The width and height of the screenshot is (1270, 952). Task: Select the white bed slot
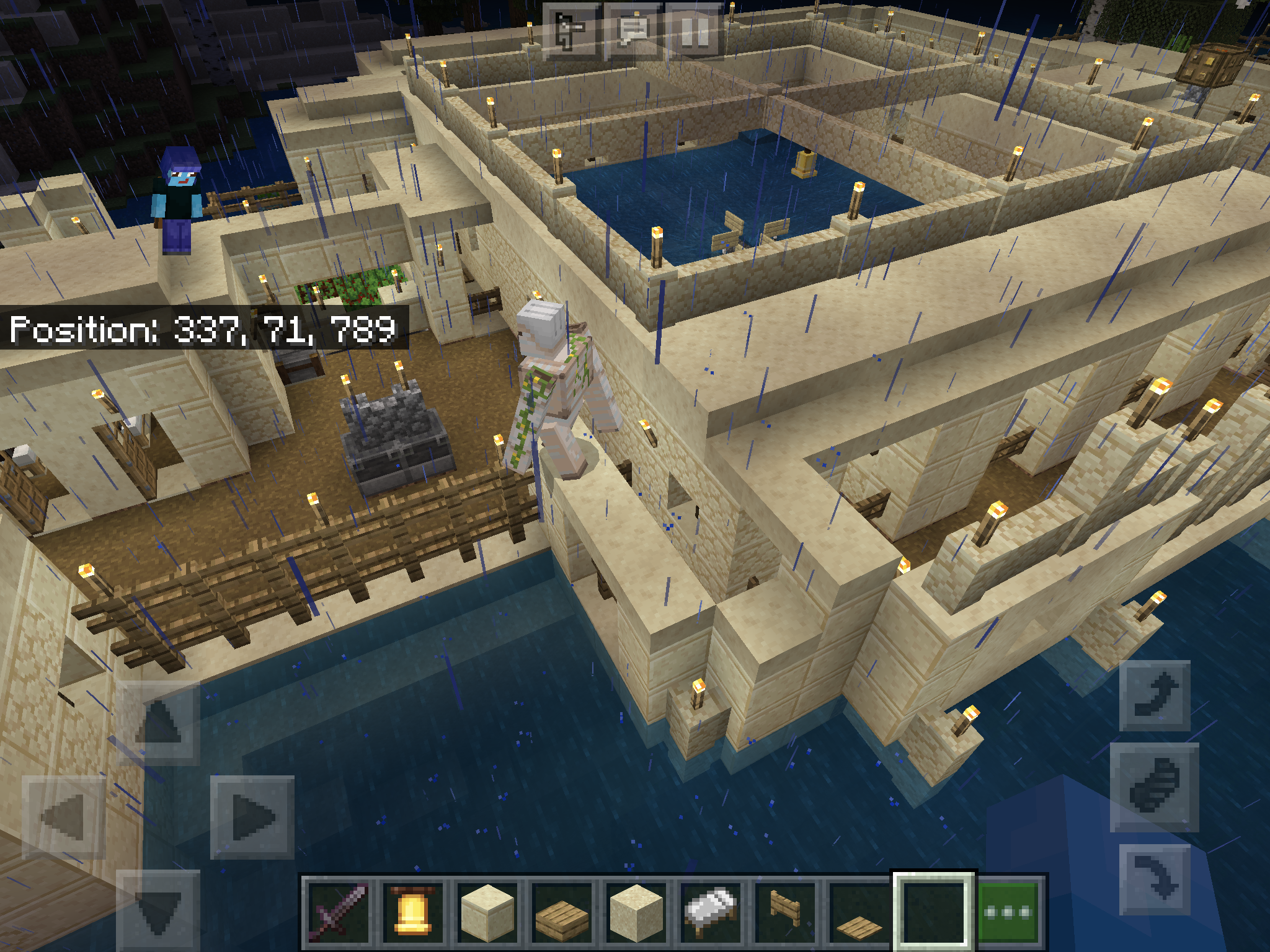coord(711,912)
